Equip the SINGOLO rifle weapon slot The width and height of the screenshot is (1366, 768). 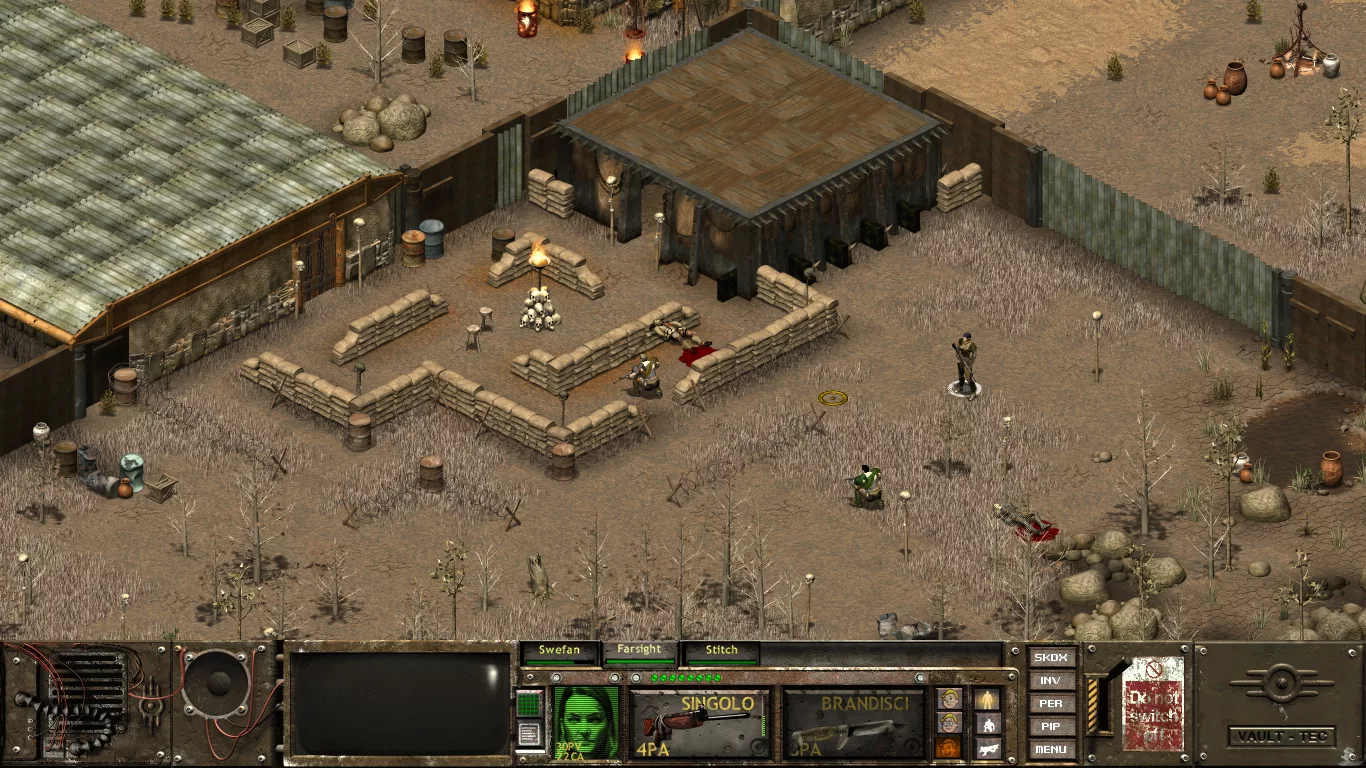pyautogui.click(x=698, y=722)
